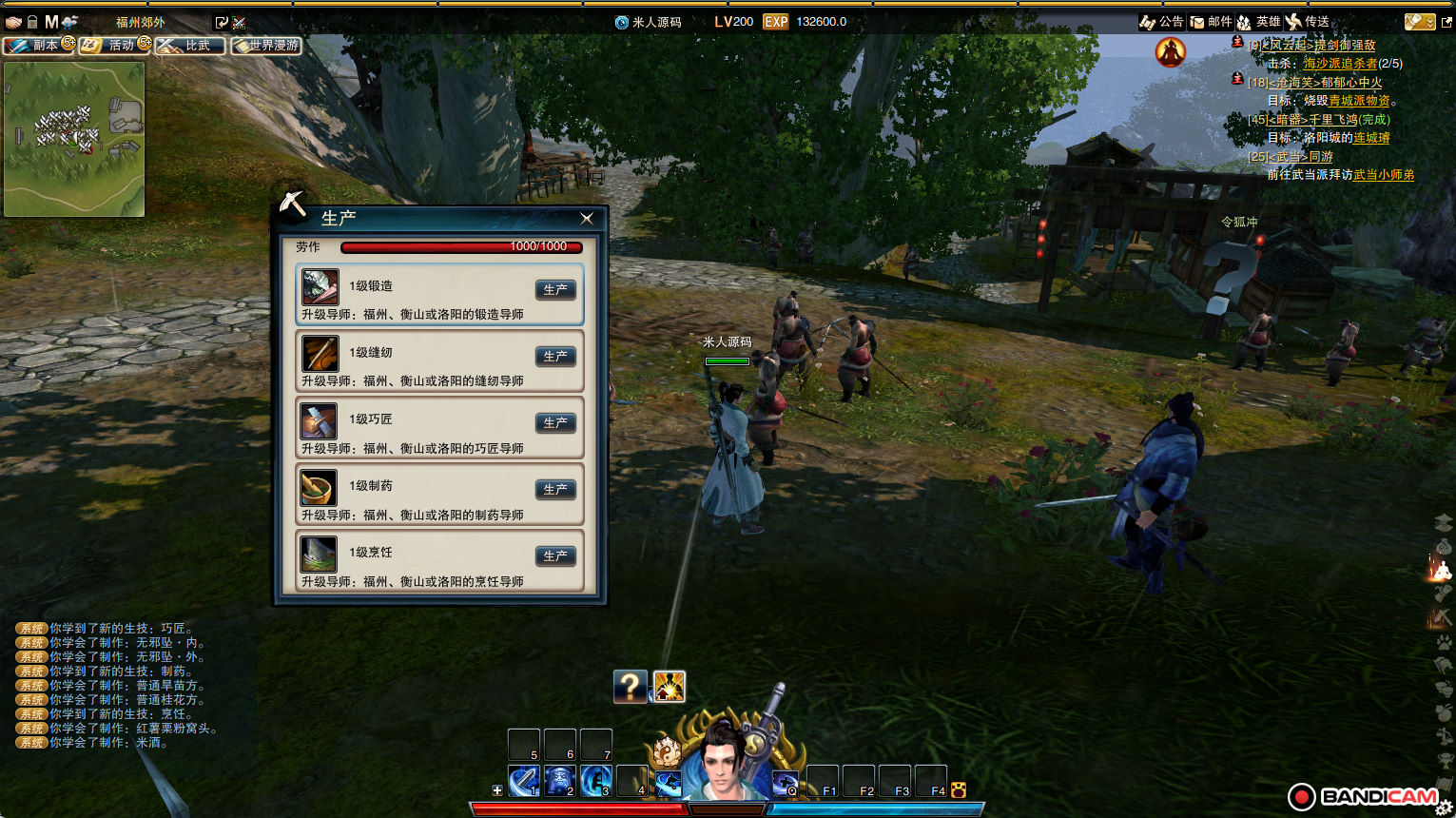1456x818 pixels.
Task: Activate the skill in hotbar slot 1
Action: (524, 781)
